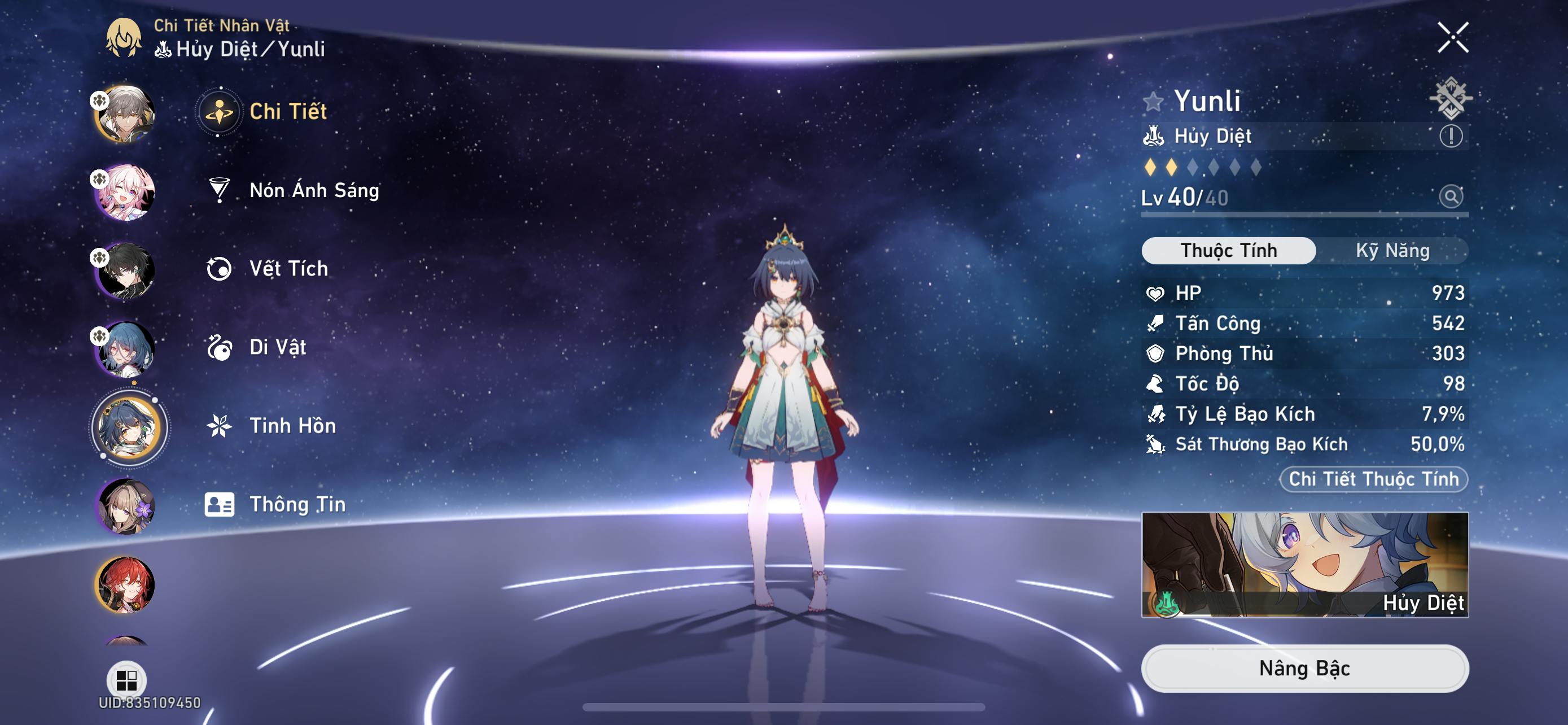Show Chi Tiết Thuộc Tính stat details
This screenshot has width=1568, height=725.
click(x=1373, y=479)
